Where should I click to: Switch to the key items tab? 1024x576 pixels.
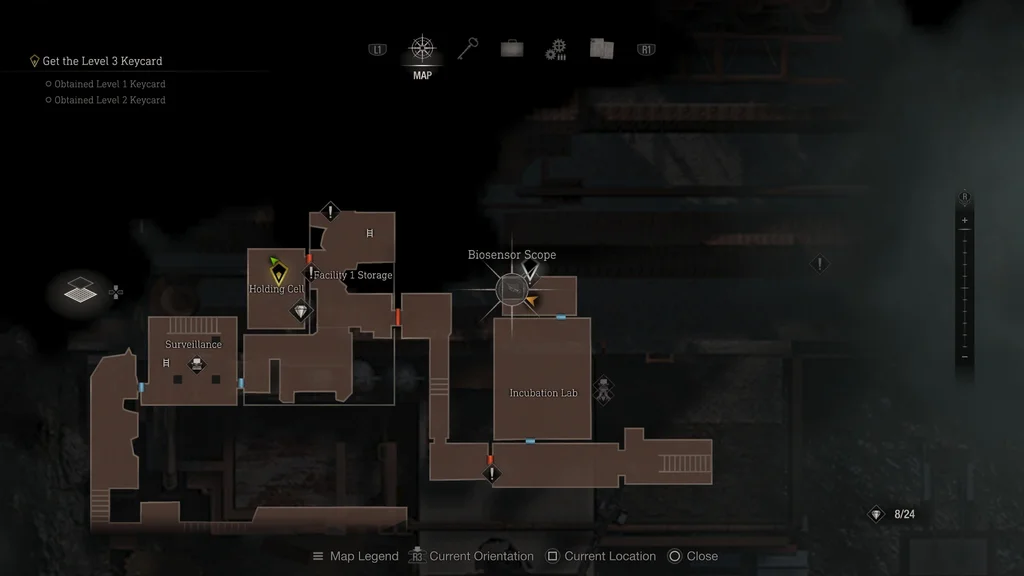[x=468, y=48]
